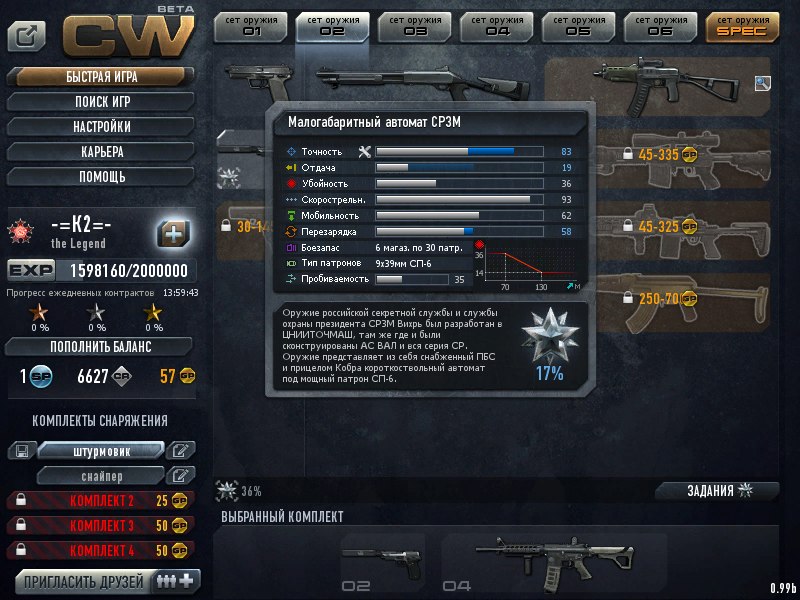This screenshot has width=800, height=600.
Task: Open the КАРЬЕРА career page
Action: coord(101,152)
